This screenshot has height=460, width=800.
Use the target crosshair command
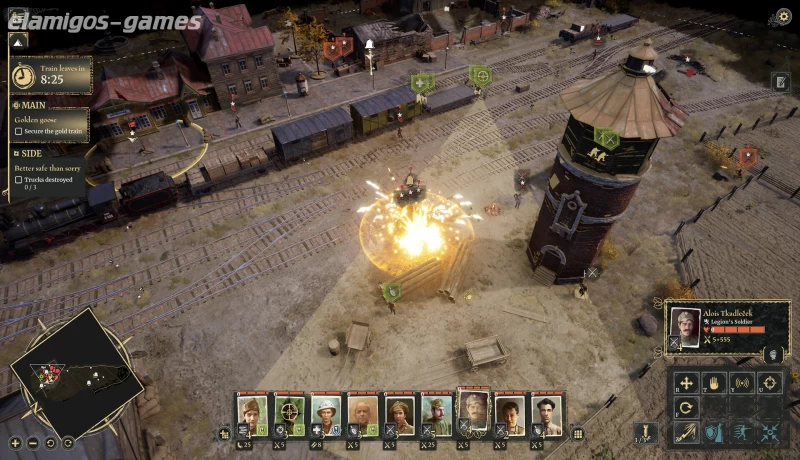point(769,382)
